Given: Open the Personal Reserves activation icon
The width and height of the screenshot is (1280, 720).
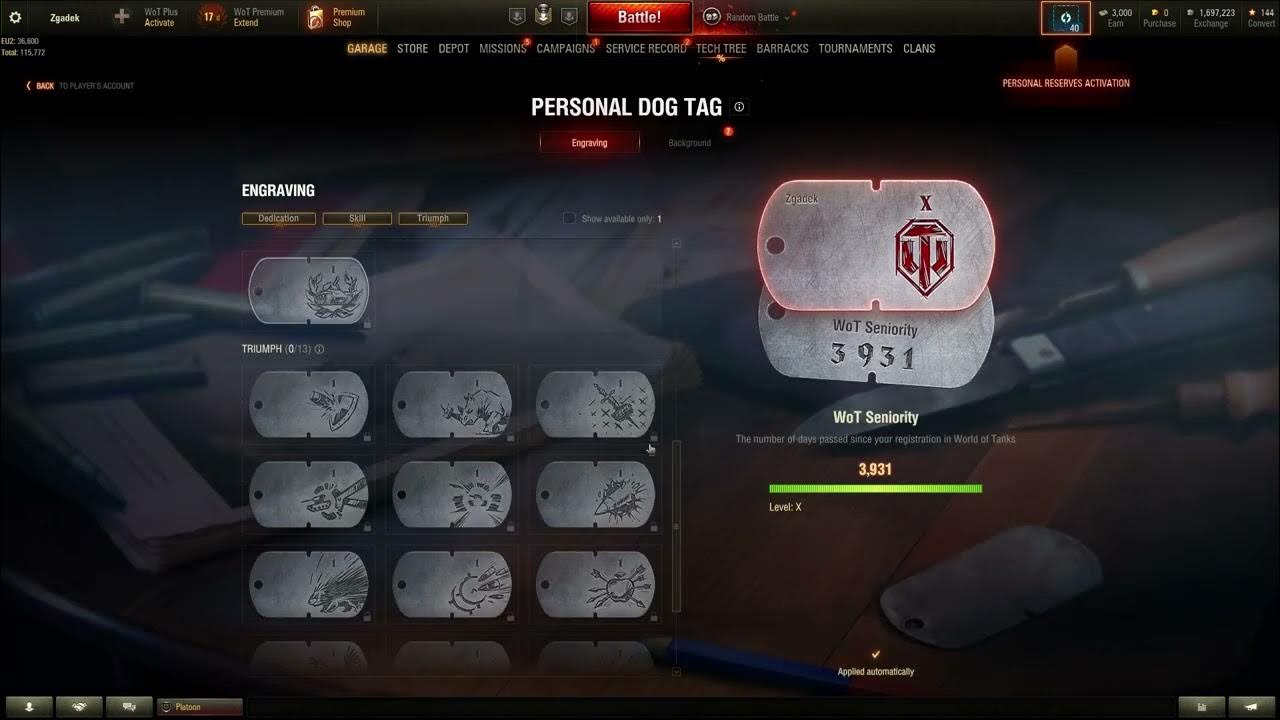Looking at the screenshot, I should click(x=1066, y=17).
